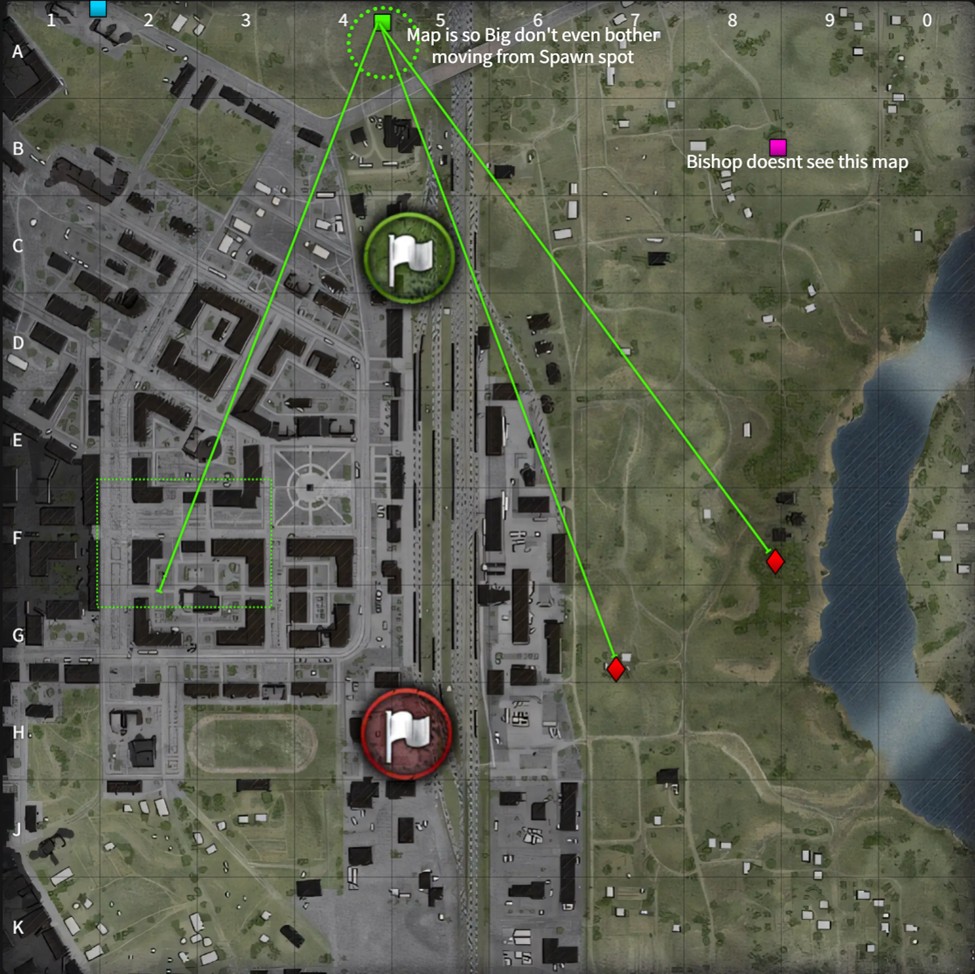This screenshot has height=974, width=975.
Task: Click the green team base flag marker
Action: click(x=408, y=257)
